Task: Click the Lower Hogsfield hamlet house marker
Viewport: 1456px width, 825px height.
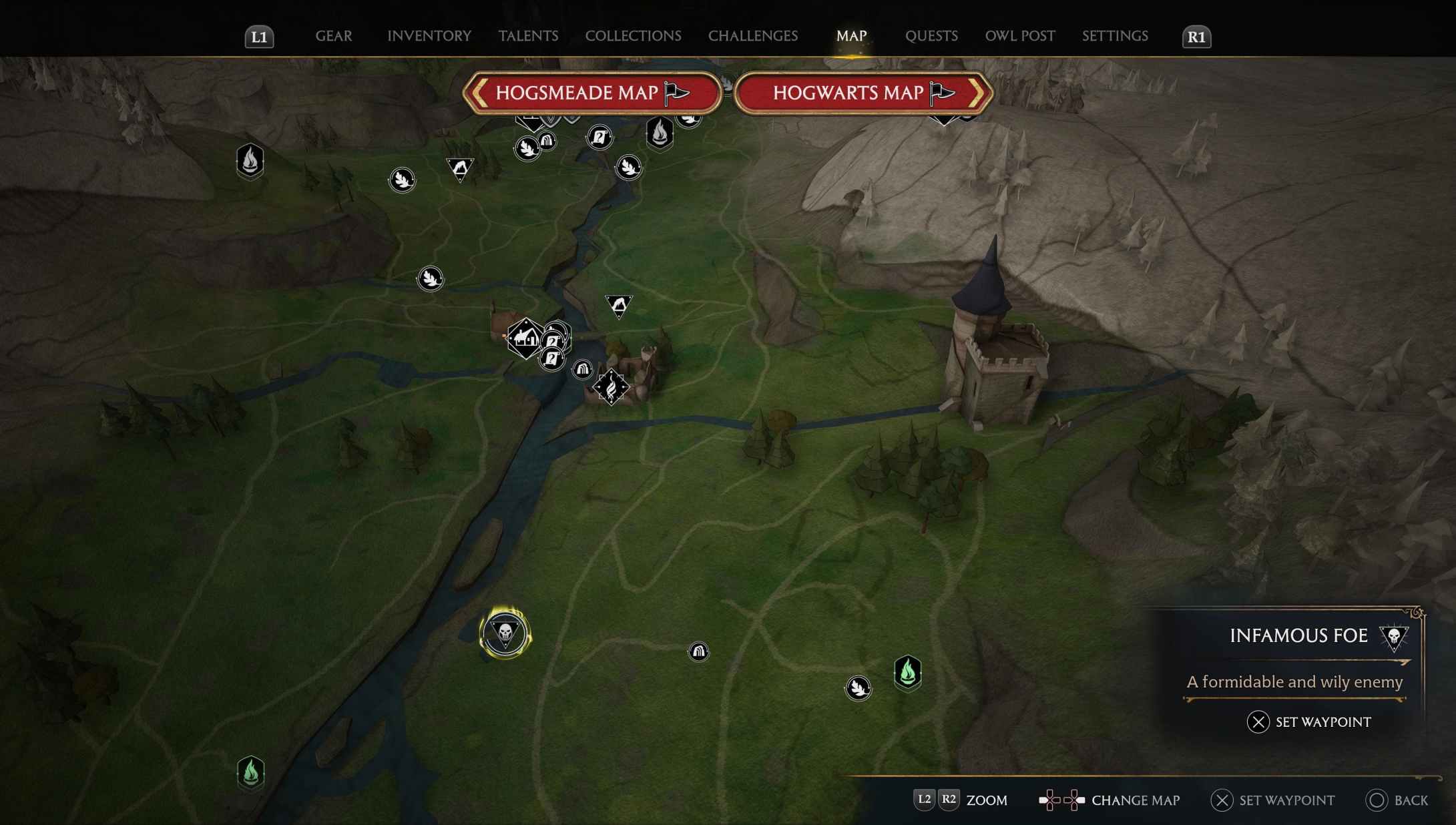Action: 527,339
